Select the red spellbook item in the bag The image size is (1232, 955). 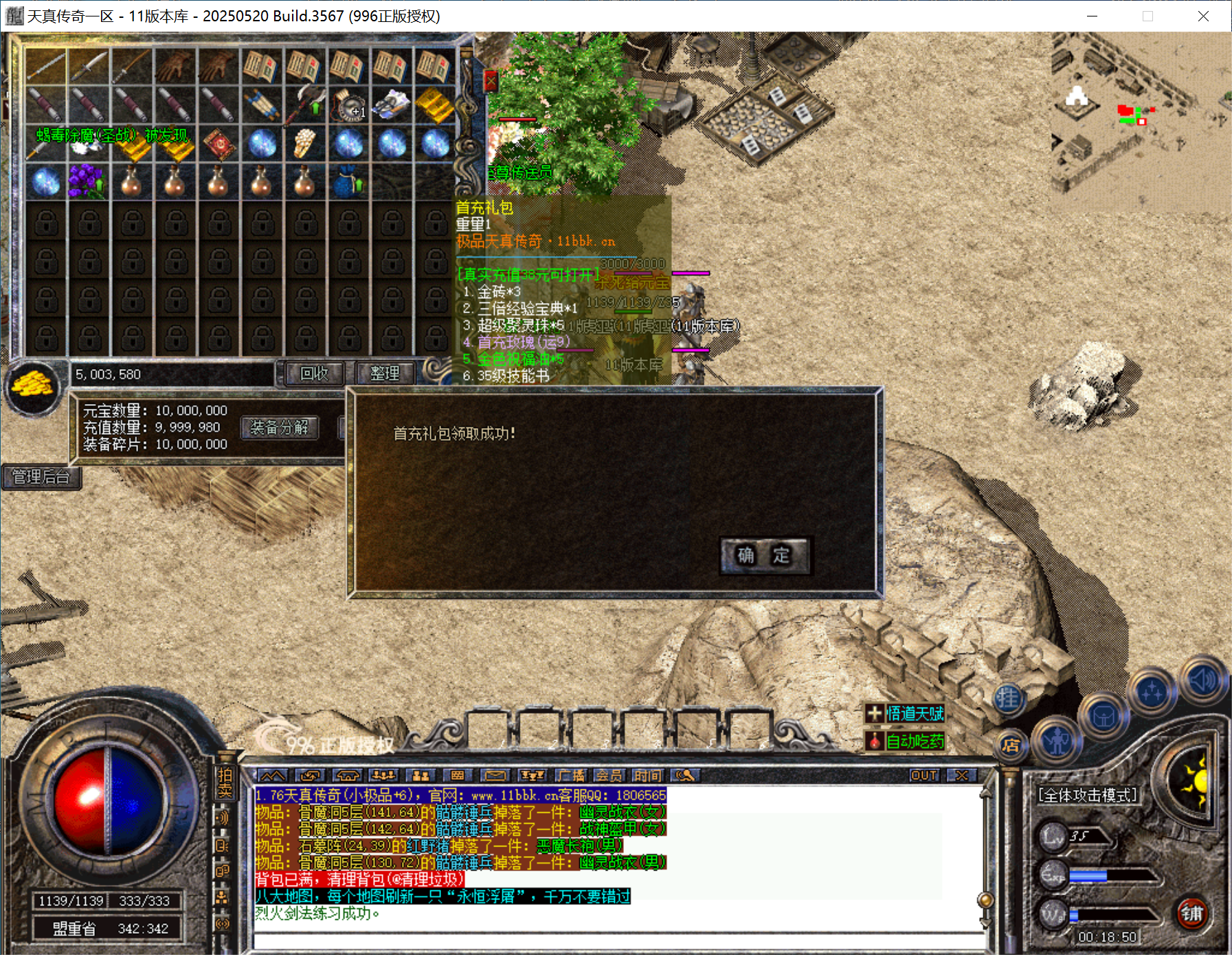220,143
